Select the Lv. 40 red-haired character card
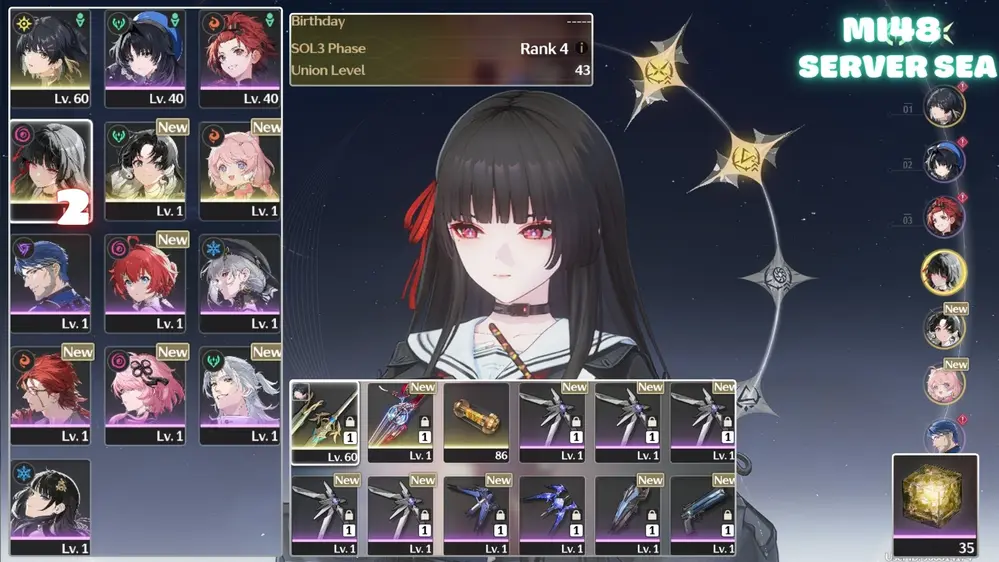Screen dimensions: 999x562 click(x=239, y=58)
